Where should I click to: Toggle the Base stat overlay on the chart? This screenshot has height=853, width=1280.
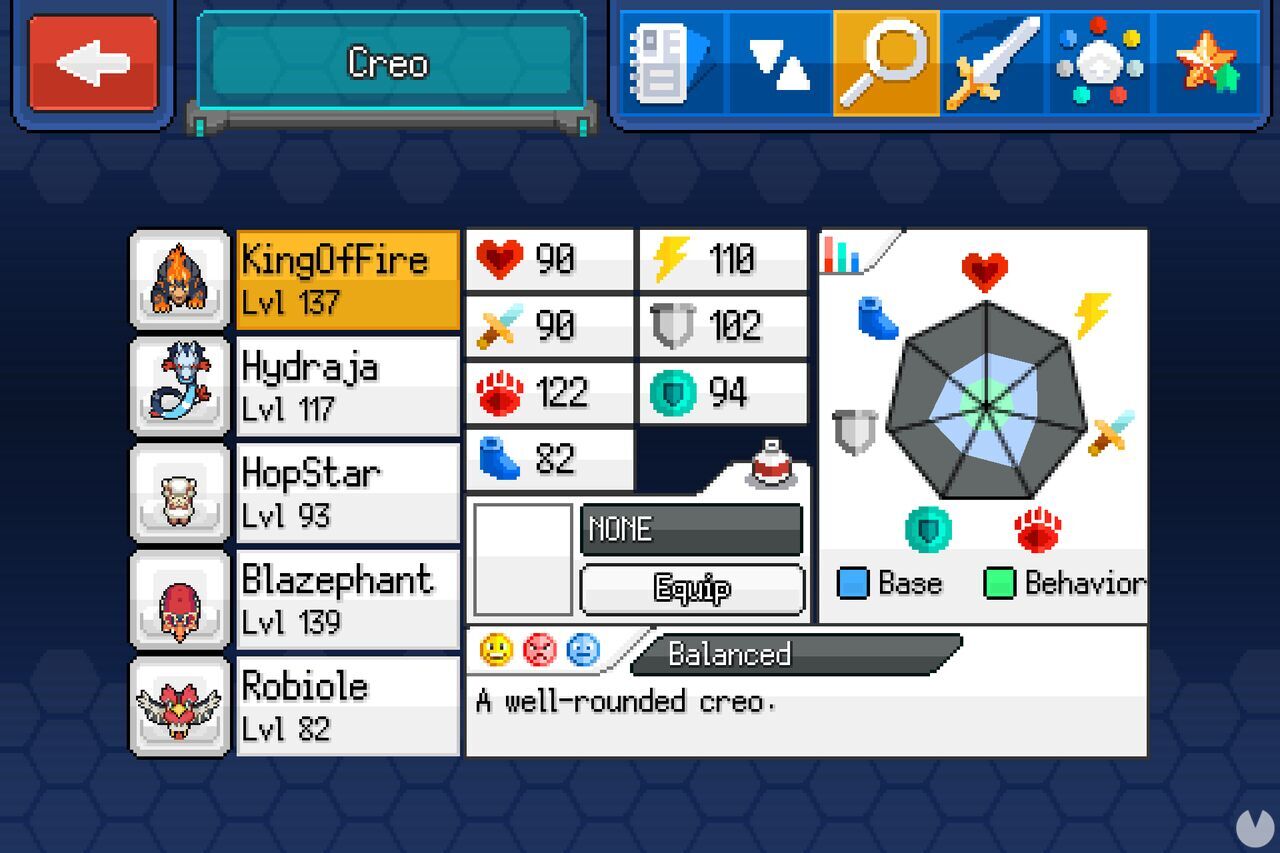pyautogui.click(x=853, y=582)
